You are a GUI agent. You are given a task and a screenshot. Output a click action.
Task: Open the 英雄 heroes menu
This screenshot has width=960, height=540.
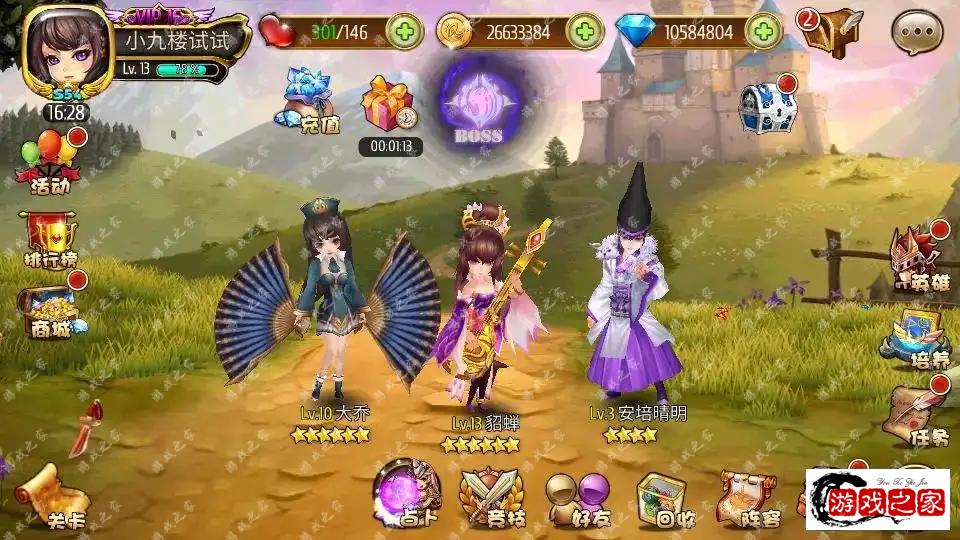[918, 258]
